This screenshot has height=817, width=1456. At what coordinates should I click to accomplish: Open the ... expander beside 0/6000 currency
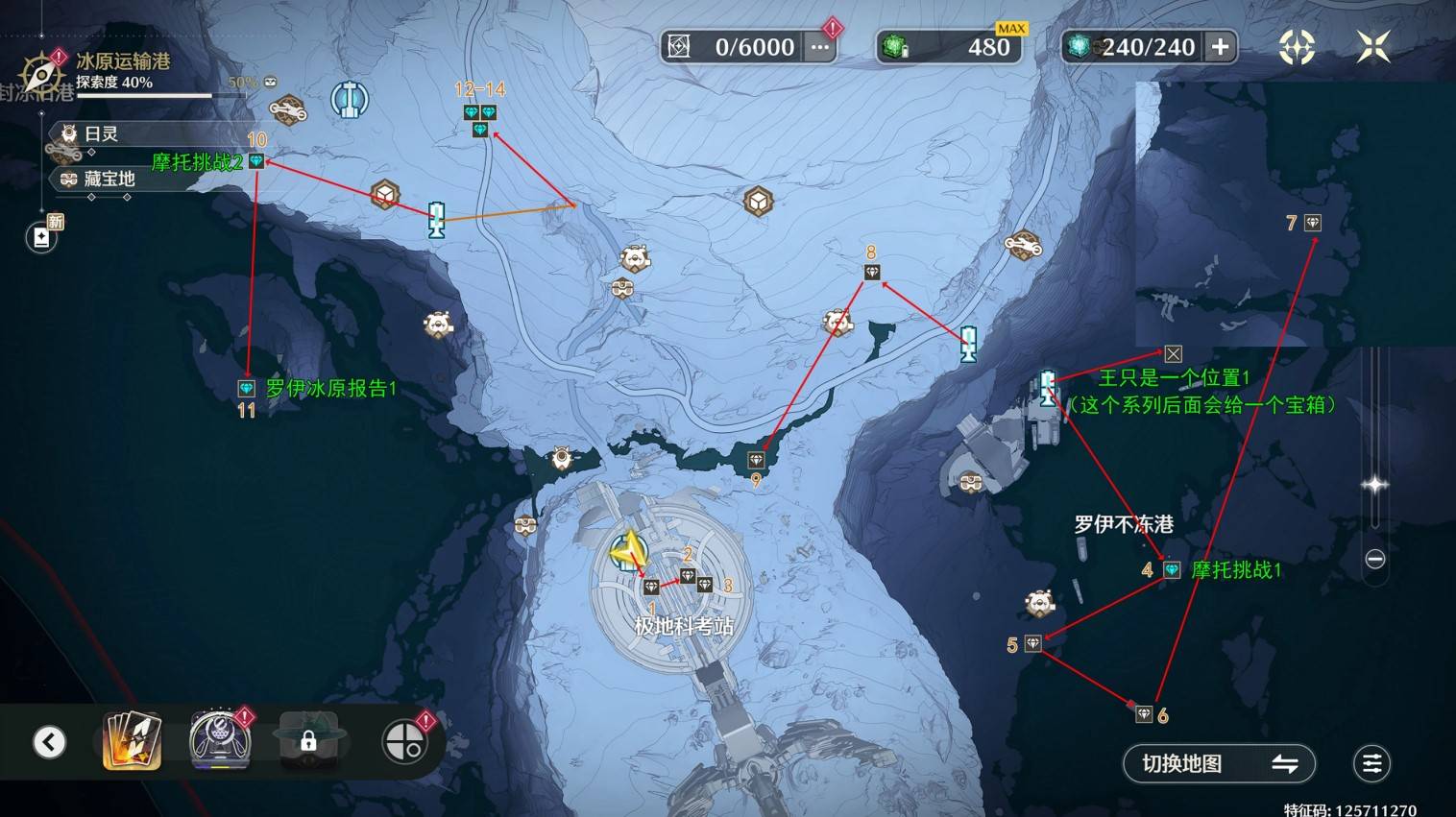(x=819, y=46)
